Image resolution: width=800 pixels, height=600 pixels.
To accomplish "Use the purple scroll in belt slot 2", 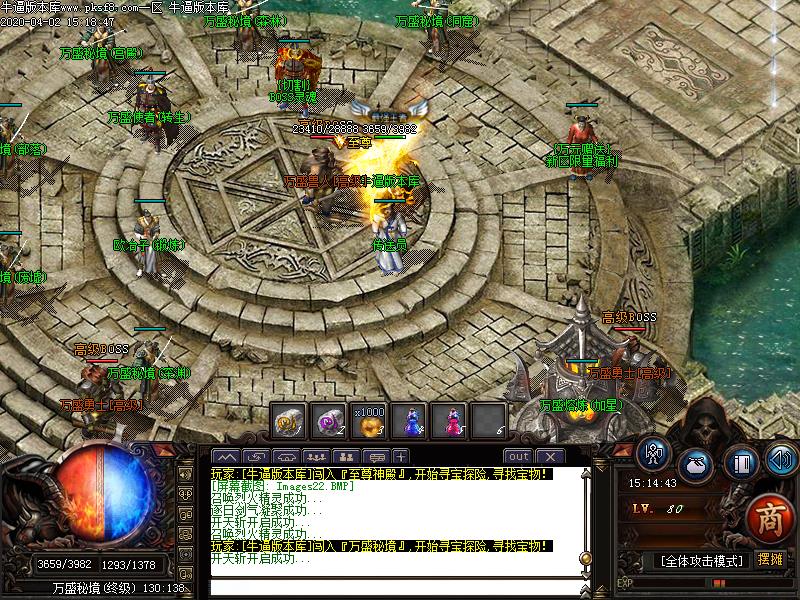I will pyautogui.click(x=328, y=421).
